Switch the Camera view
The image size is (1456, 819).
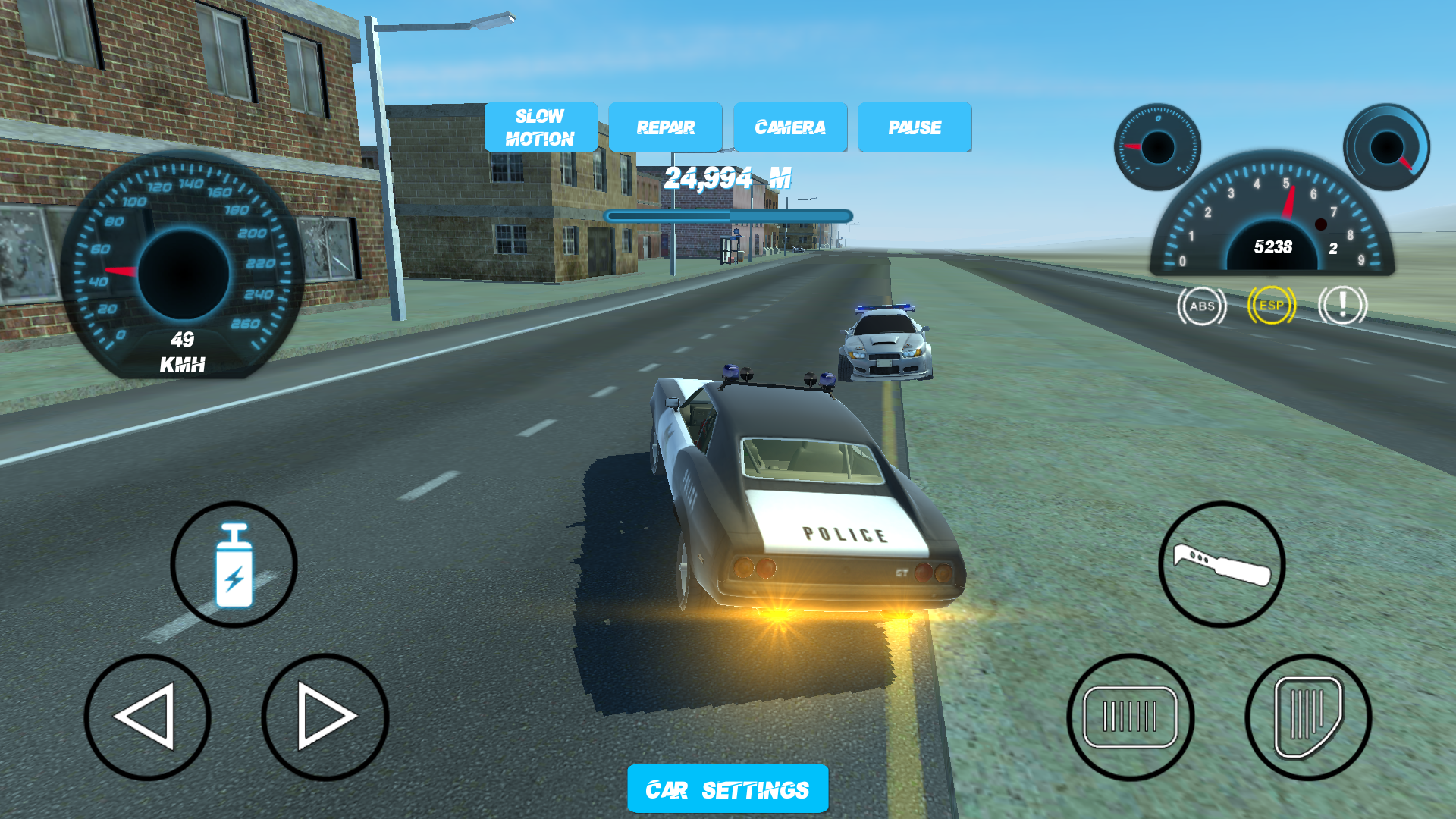(x=789, y=127)
